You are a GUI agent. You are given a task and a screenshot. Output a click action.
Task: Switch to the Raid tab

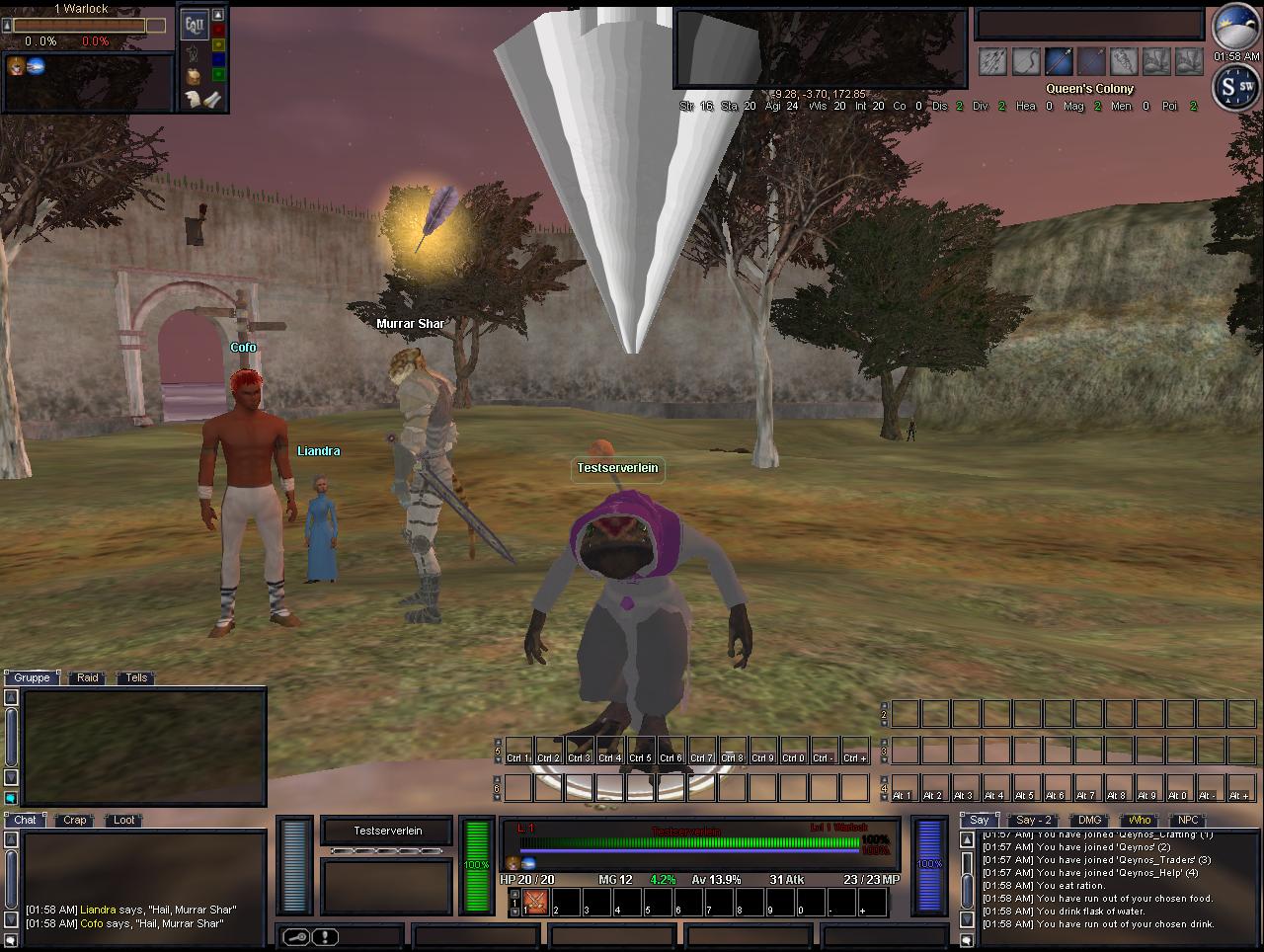tap(88, 677)
